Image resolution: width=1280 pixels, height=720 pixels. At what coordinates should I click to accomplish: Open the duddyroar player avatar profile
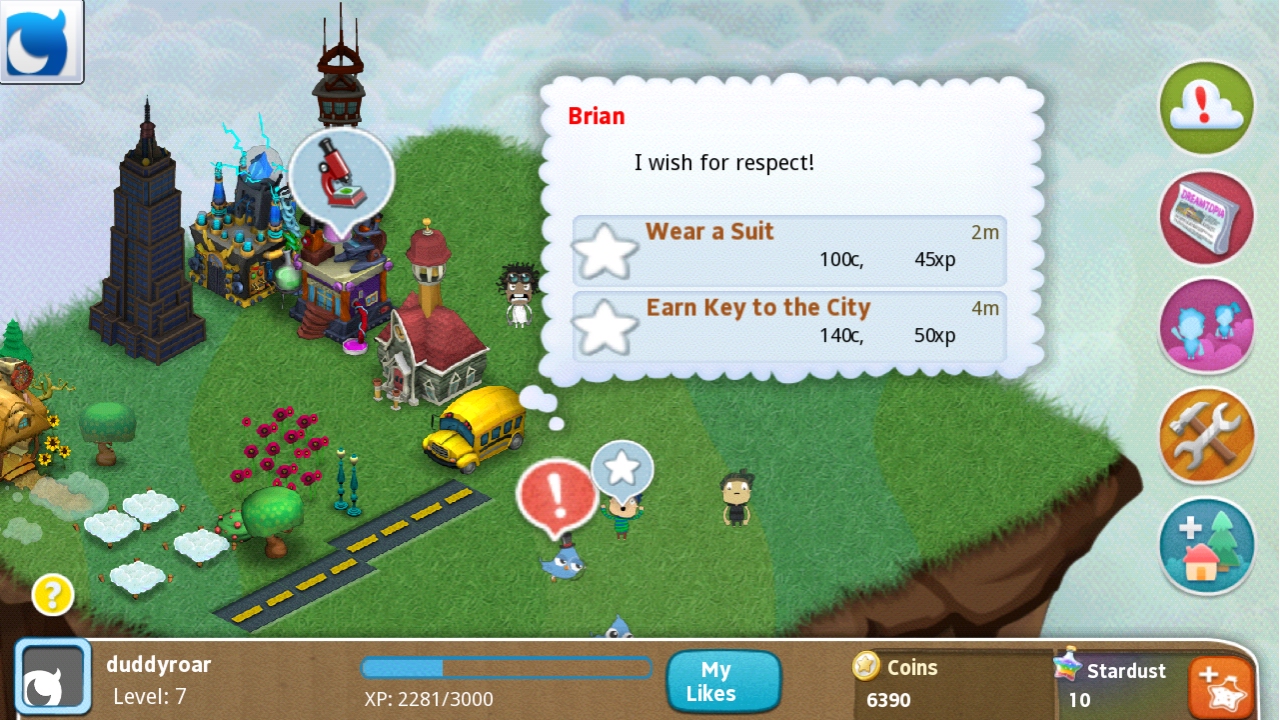point(53,679)
